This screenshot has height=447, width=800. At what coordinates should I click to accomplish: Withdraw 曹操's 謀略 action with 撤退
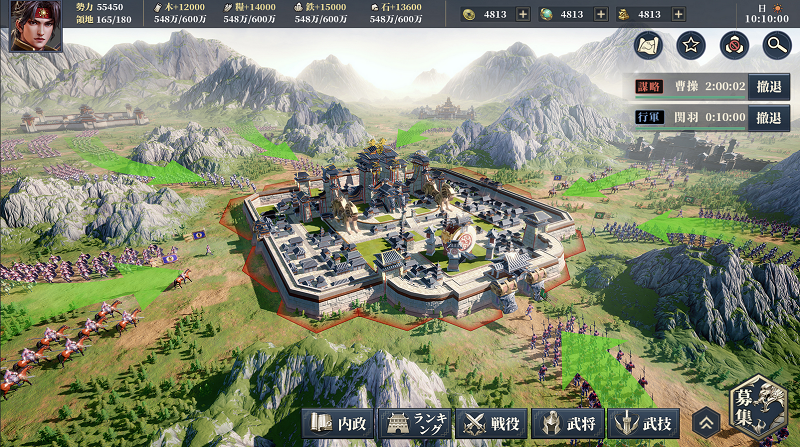768,87
